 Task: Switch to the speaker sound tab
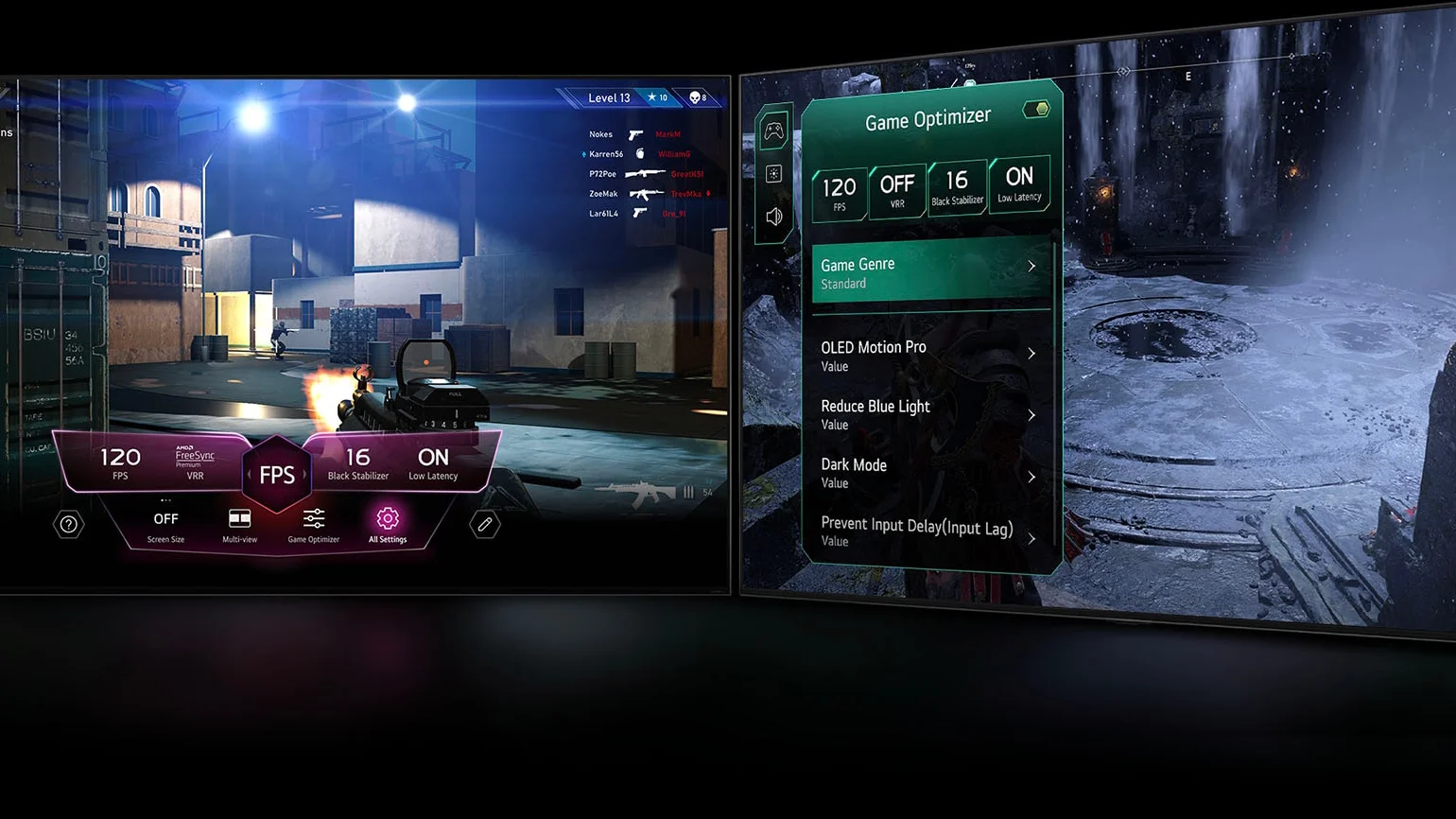click(774, 217)
